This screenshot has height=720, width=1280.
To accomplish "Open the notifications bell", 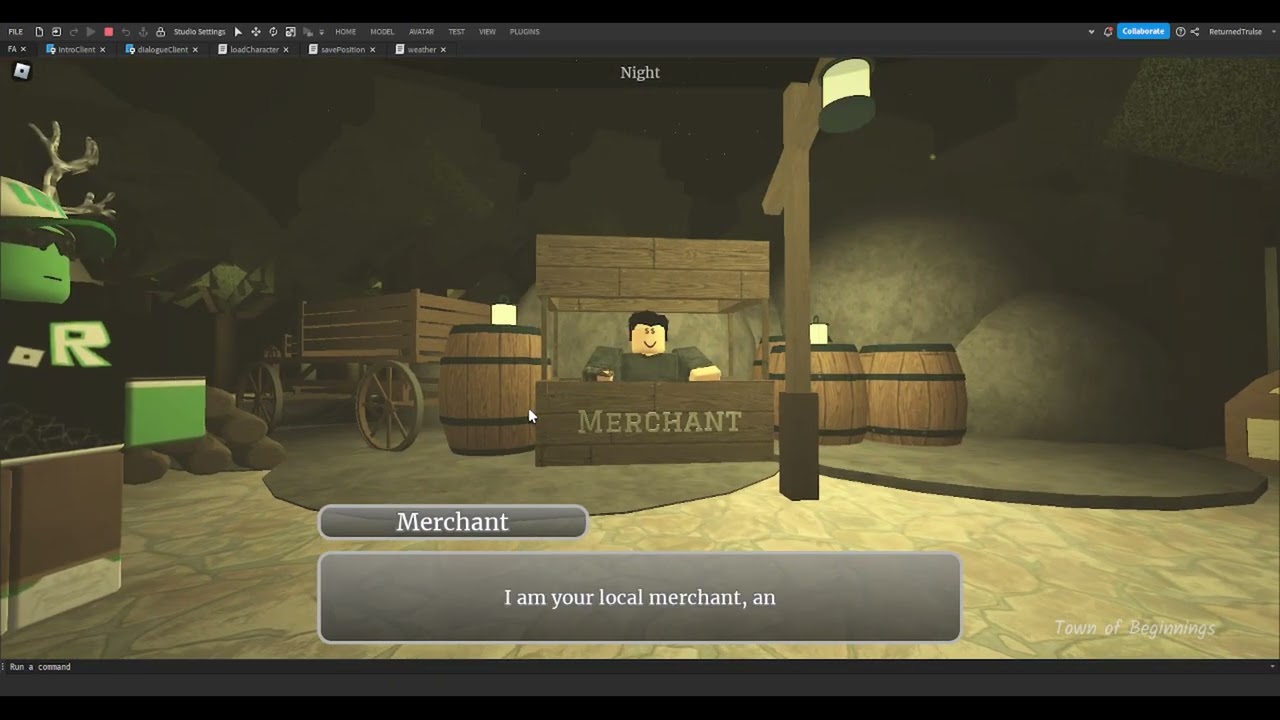I will (1108, 32).
